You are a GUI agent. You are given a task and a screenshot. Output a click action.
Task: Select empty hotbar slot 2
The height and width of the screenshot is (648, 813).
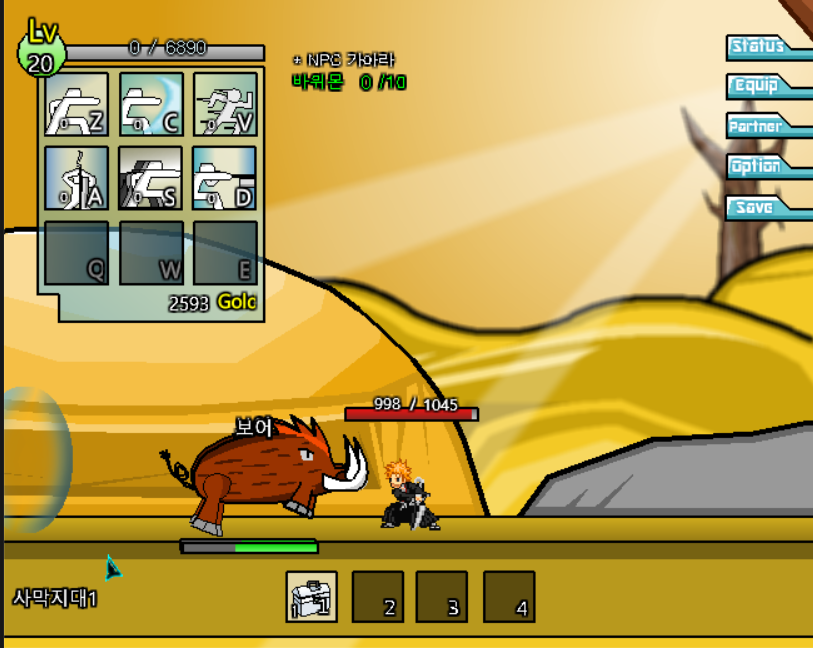378,597
